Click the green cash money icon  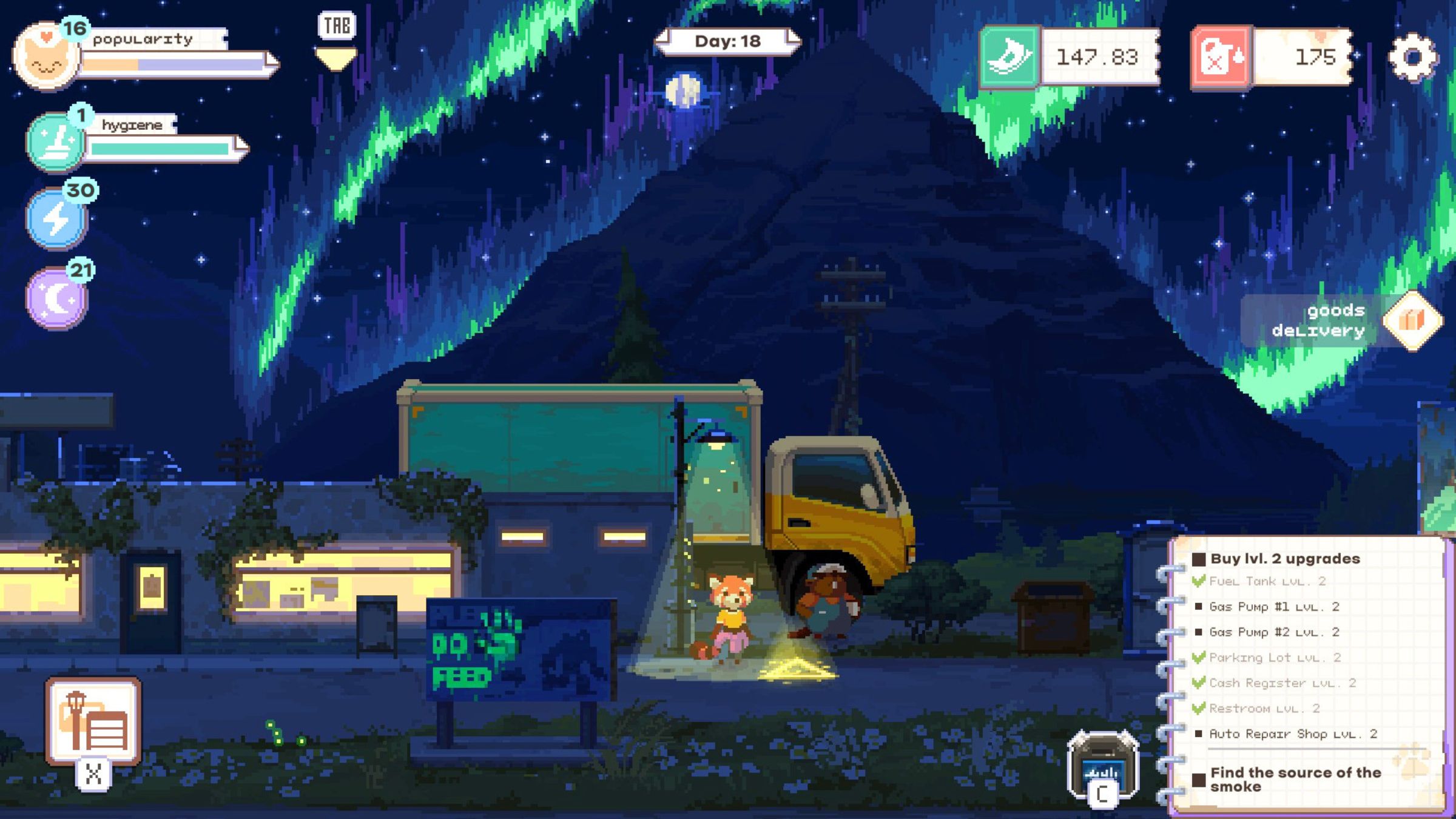point(1009,57)
